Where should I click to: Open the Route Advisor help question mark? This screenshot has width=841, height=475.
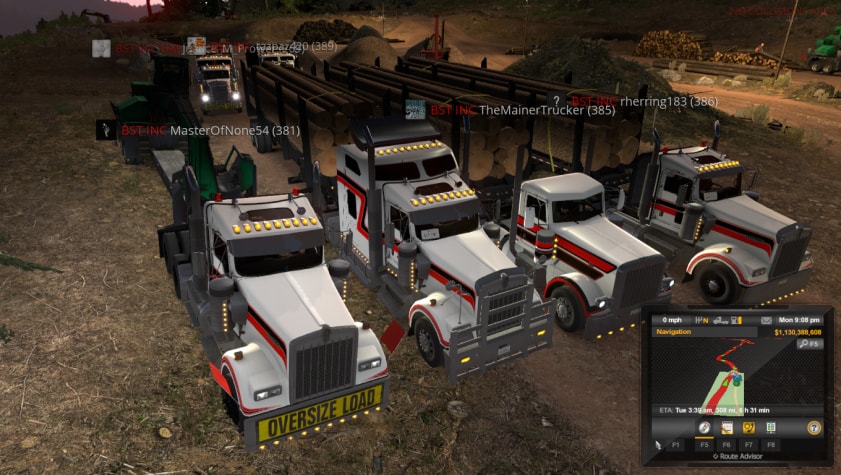point(814,428)
